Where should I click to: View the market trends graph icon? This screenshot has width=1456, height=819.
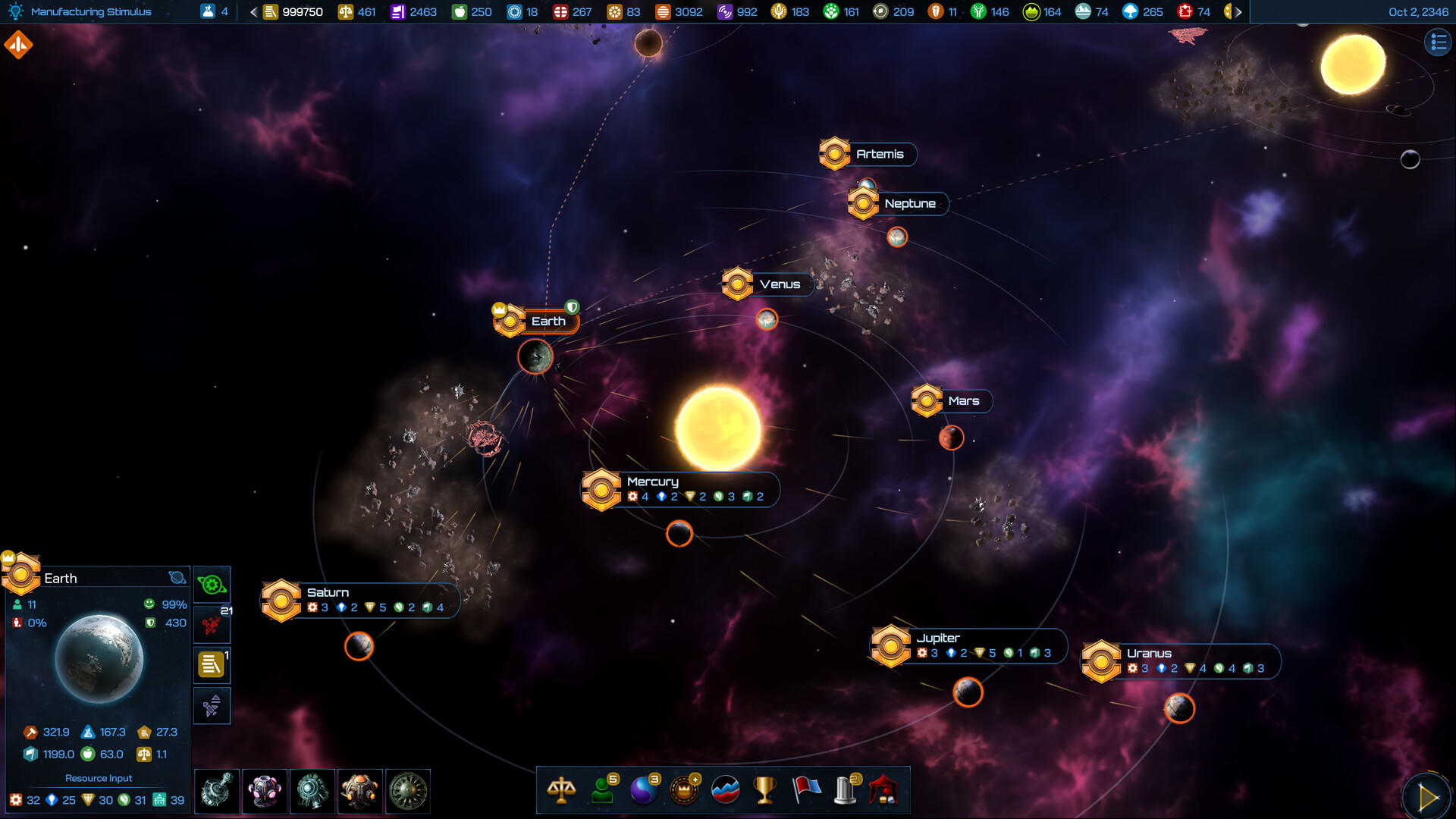[x=724, y=790]
